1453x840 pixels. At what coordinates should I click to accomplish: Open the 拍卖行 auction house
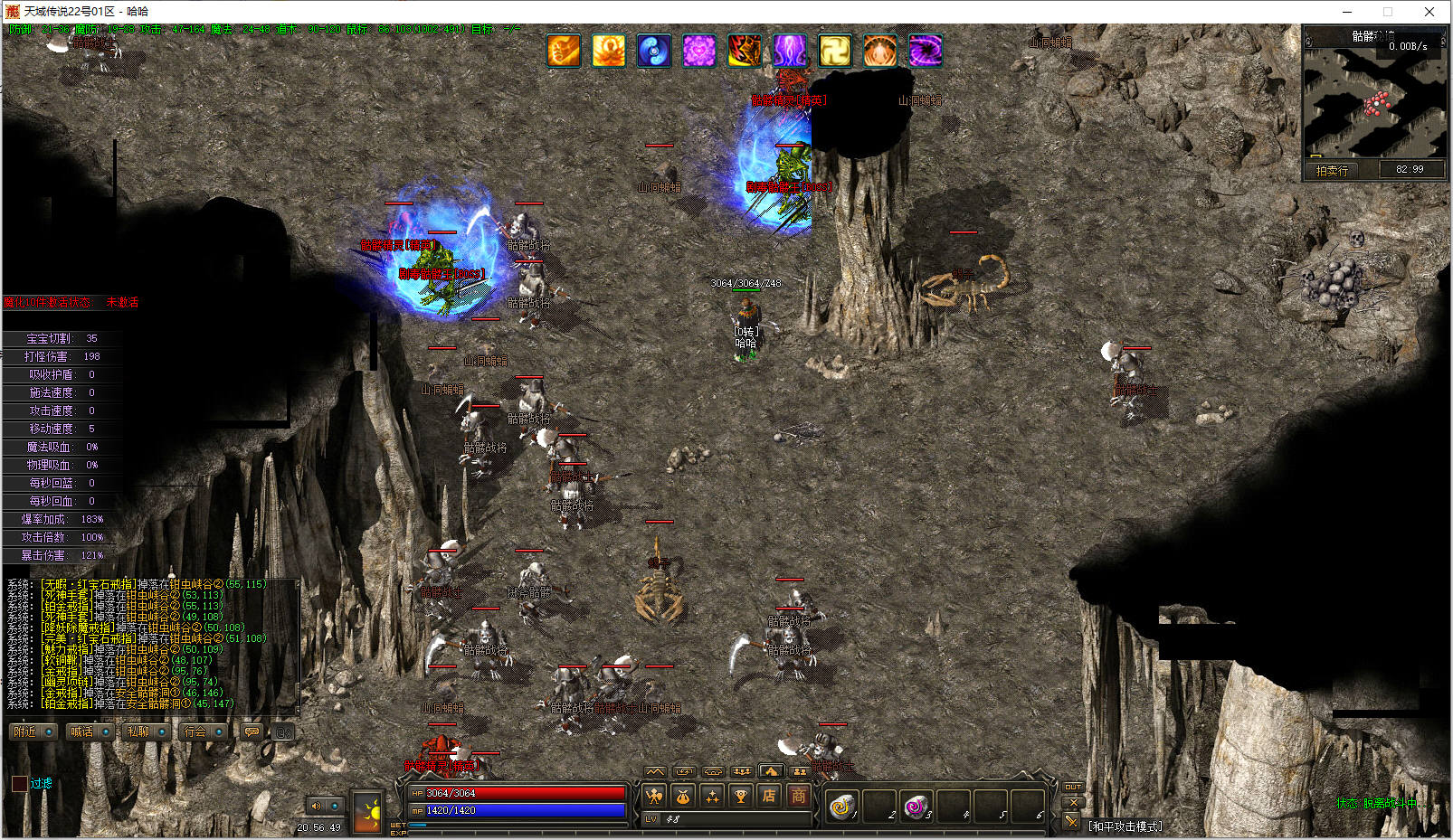point(1332,170)
